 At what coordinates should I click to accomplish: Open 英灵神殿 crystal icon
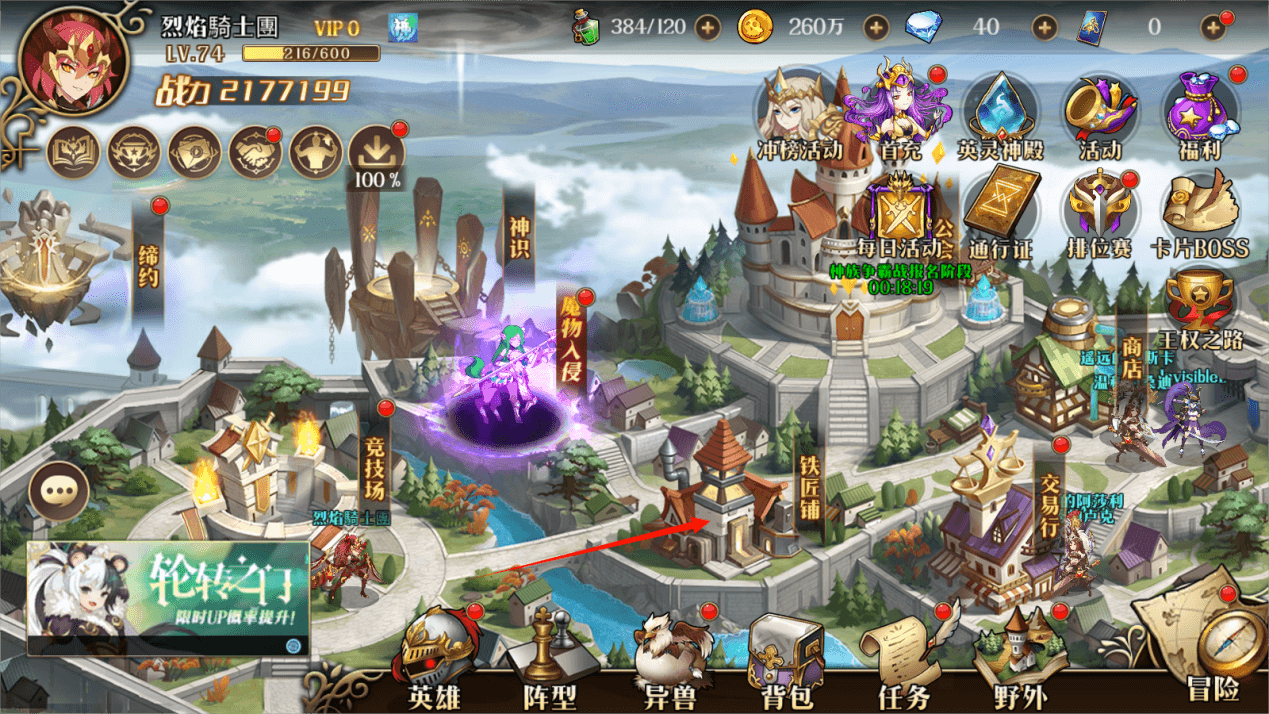pyautogui.click(x=1000, y=115)
